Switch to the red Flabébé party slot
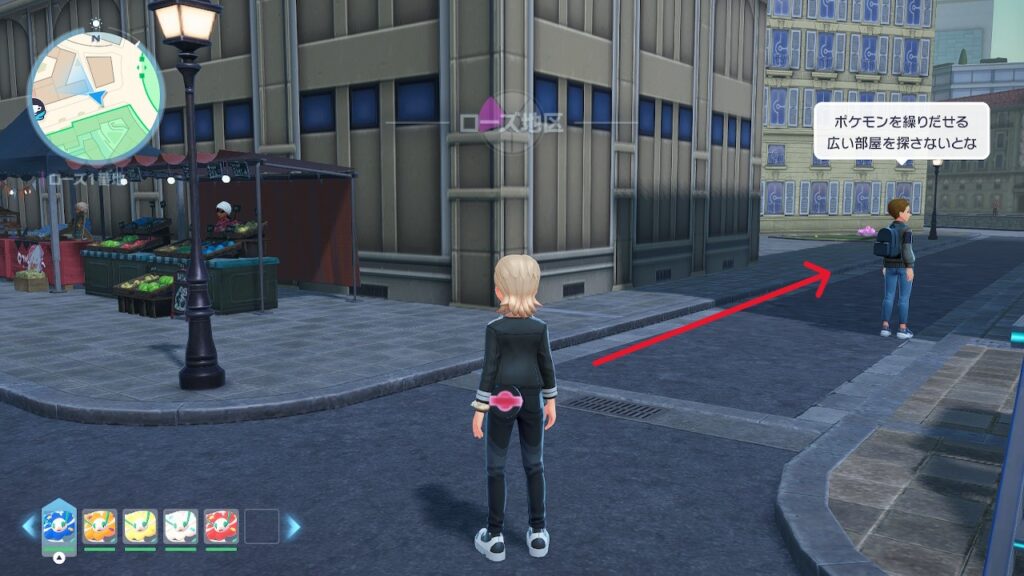The image size is (1024, 576). point(221,526)
